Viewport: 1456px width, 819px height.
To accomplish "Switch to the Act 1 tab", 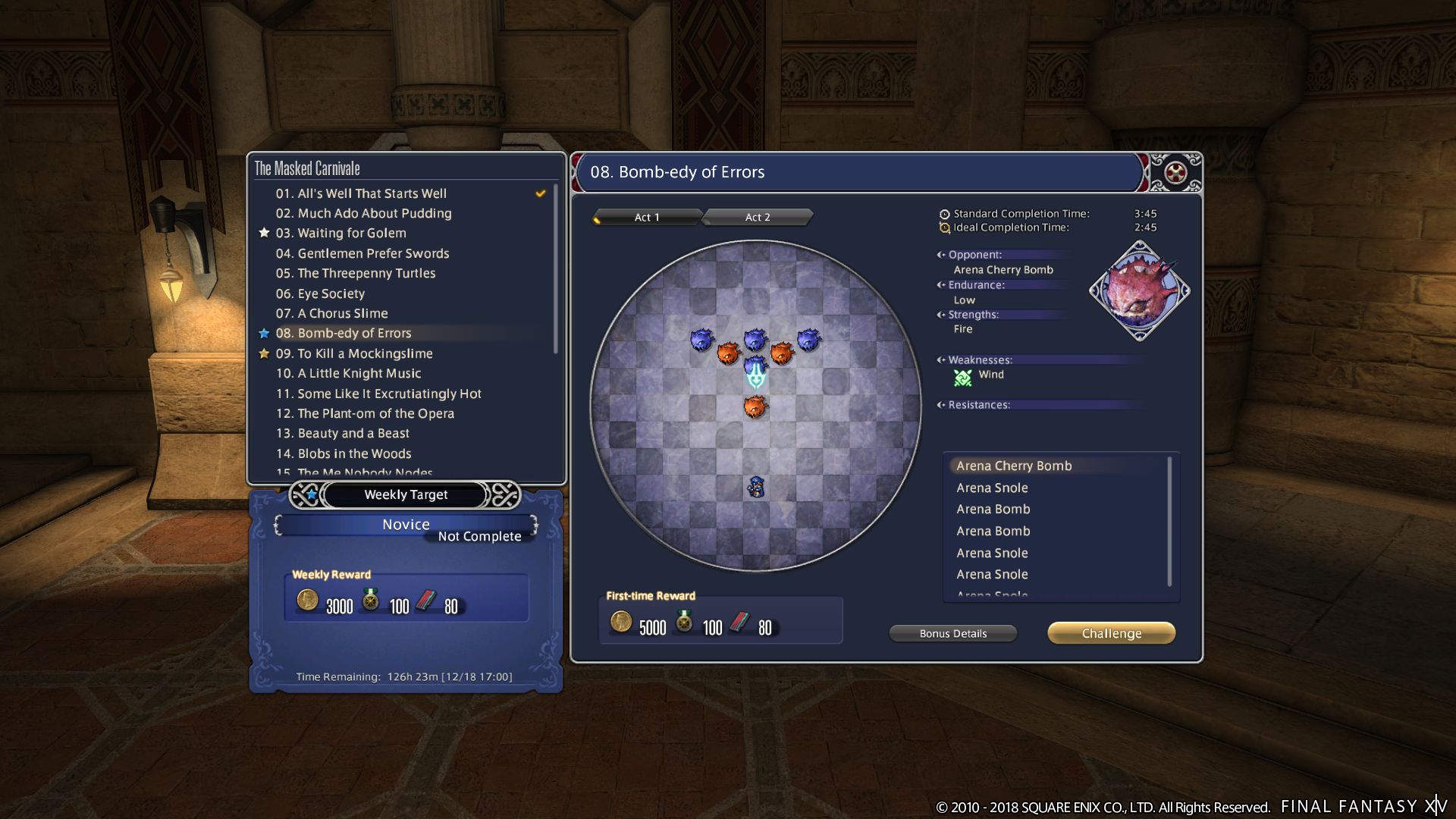I will [x=646, y=218].
